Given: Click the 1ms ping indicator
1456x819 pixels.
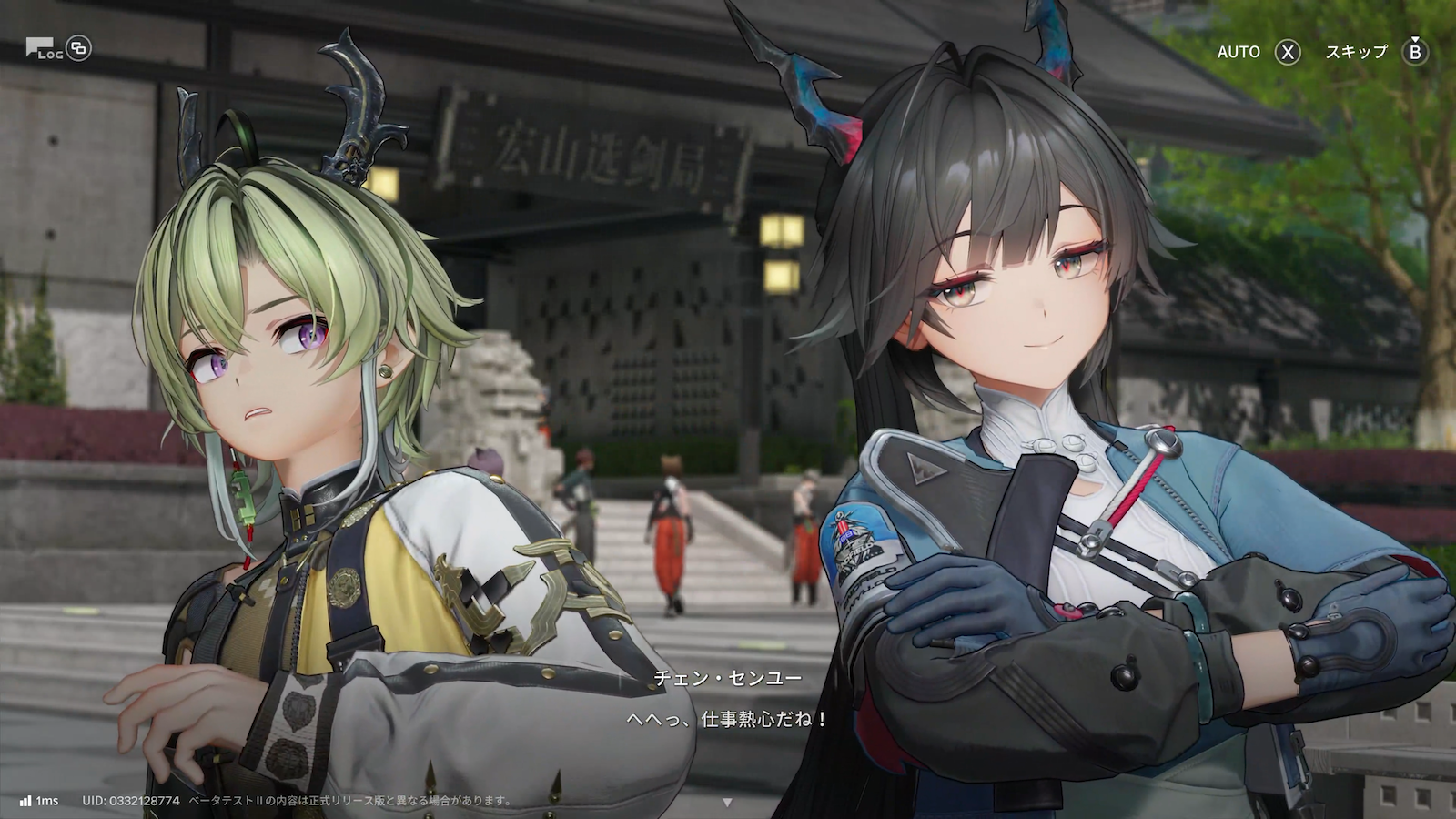Looking at the screenshot, I should (45, 801).
